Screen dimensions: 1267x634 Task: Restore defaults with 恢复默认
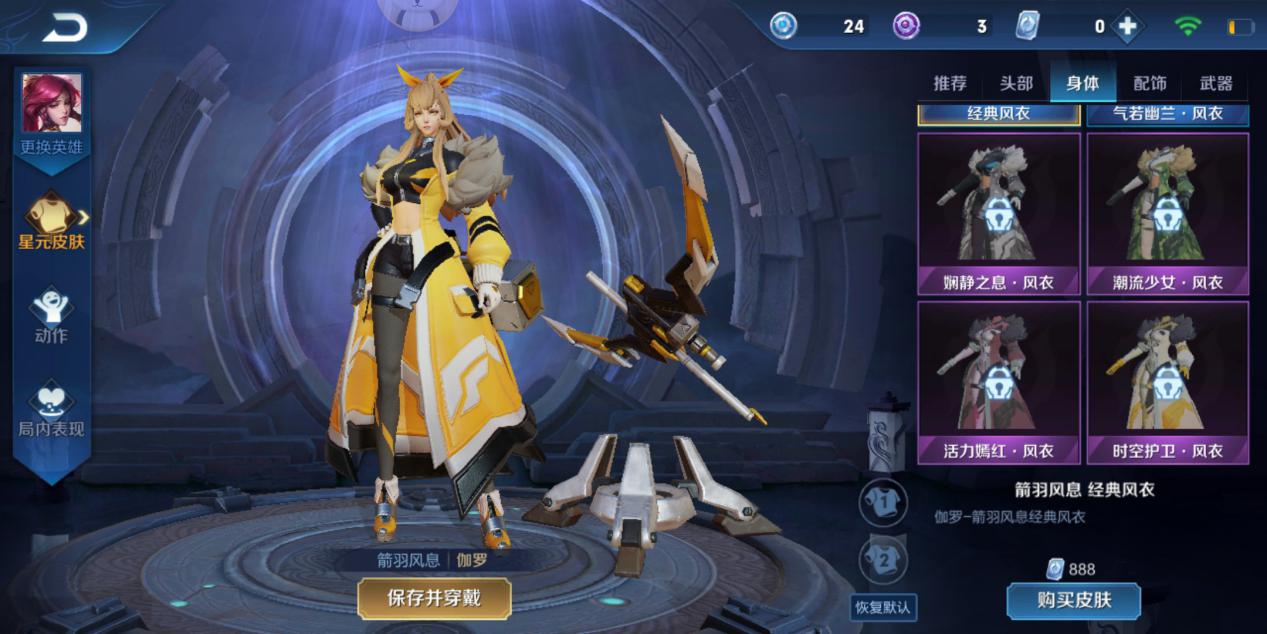click(883, 607)
